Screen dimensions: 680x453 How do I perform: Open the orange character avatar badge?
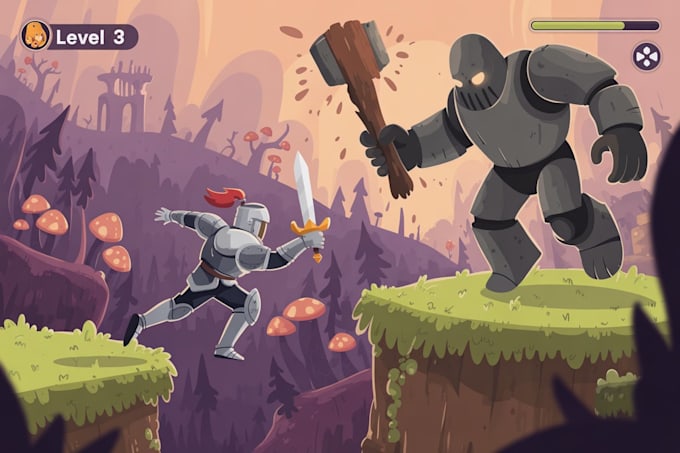pyautogui.click(x=35, y=36)
